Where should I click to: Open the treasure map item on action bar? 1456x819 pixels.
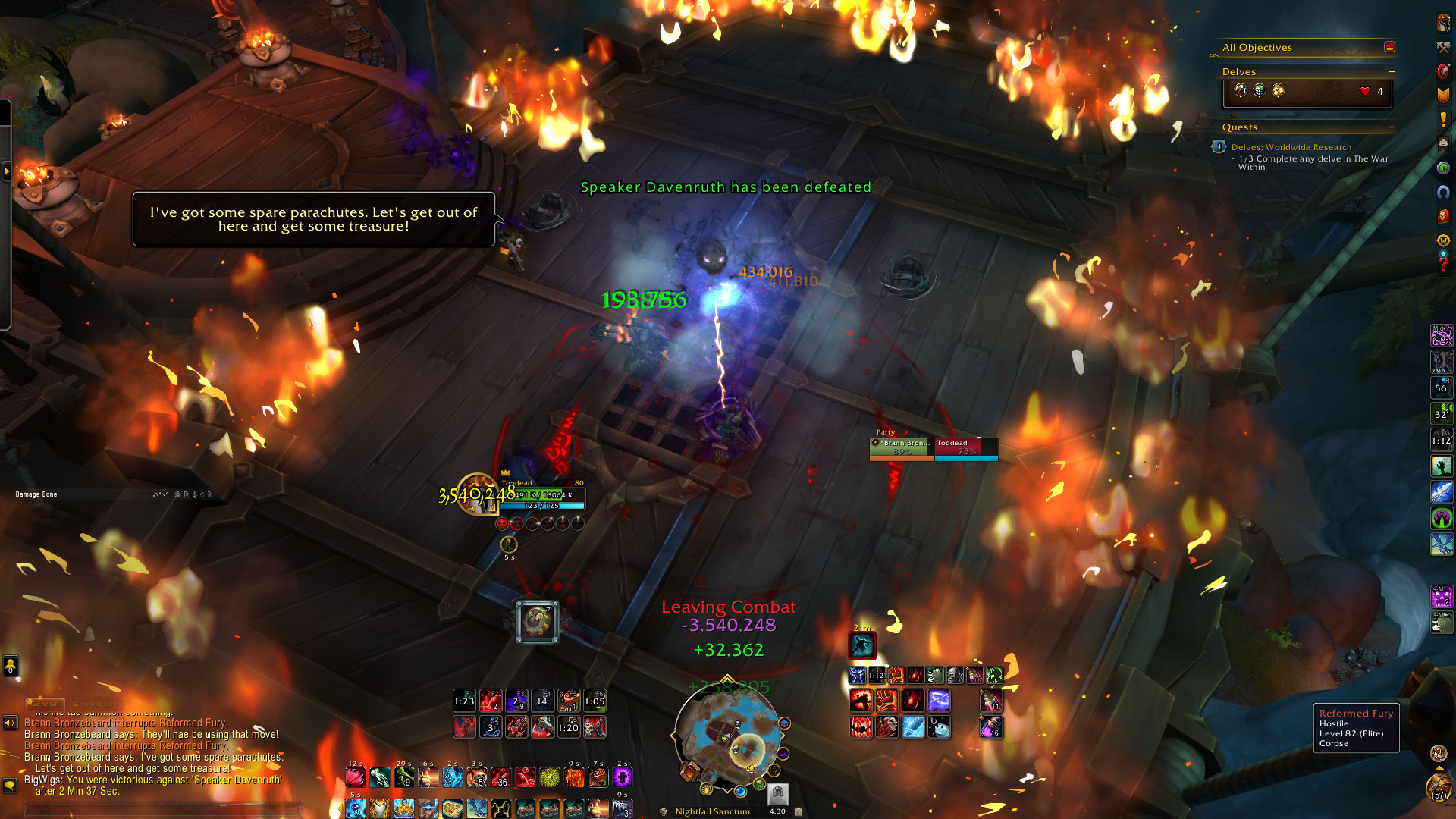pyautogui.click(x=452, y=808)
